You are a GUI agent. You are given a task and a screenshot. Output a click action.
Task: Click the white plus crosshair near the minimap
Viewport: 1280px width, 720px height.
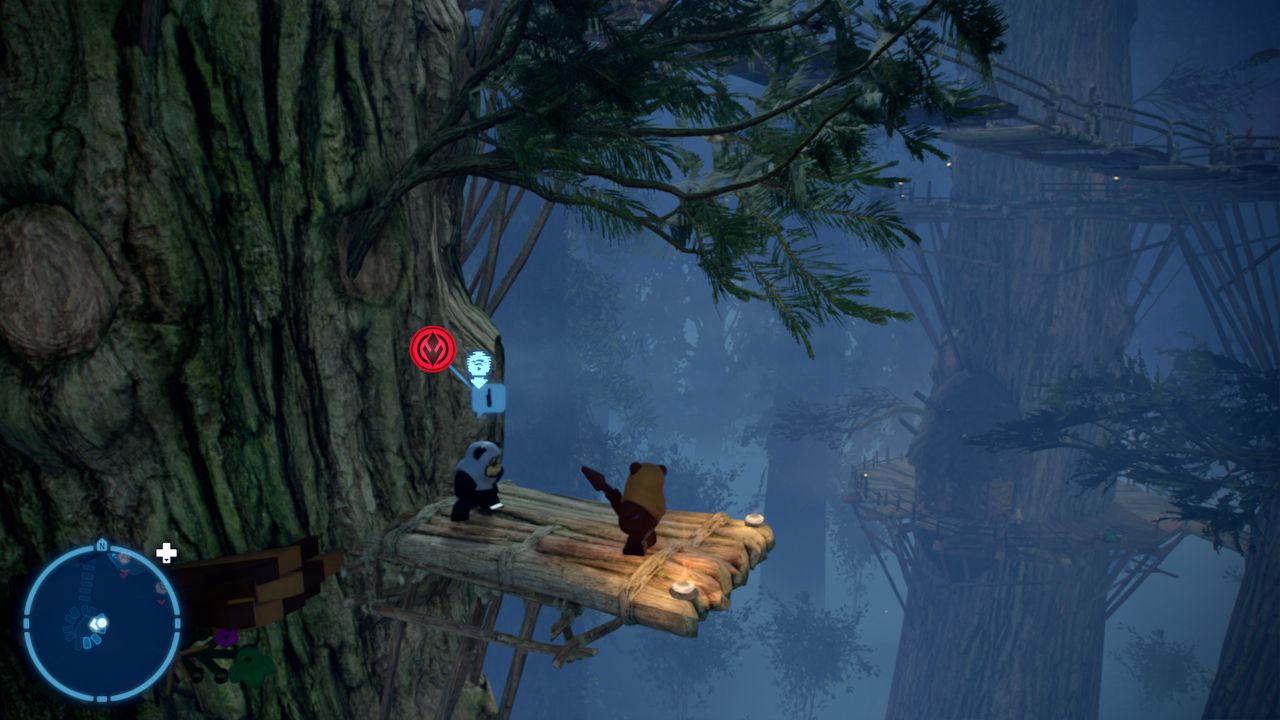coord(166,552)
